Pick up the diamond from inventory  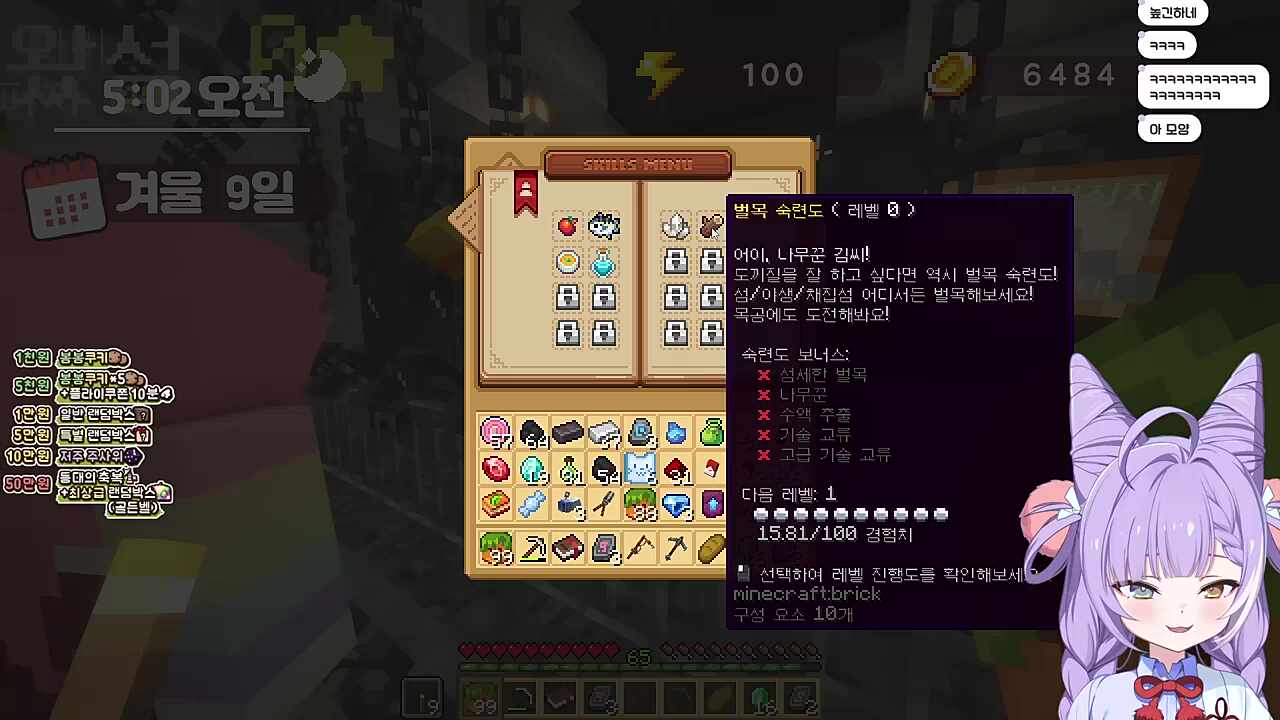(x=675, y=504)
